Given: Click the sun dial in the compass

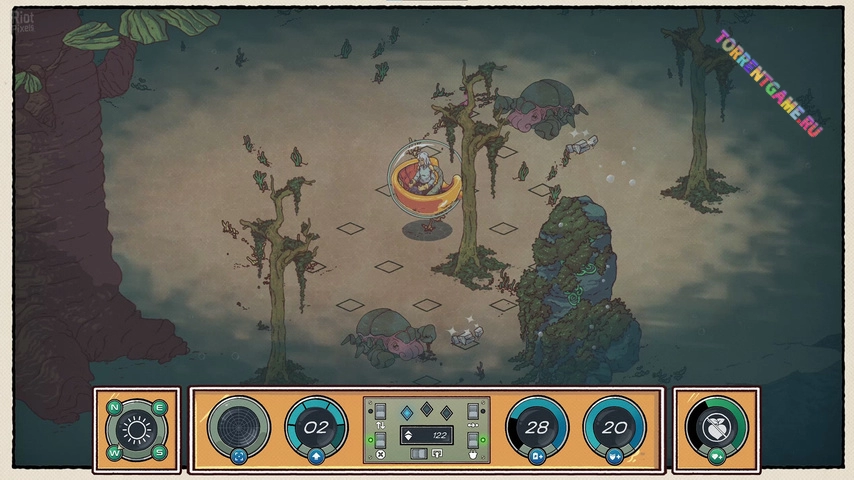Looking at the screenshot, I should tap(137, 430).
